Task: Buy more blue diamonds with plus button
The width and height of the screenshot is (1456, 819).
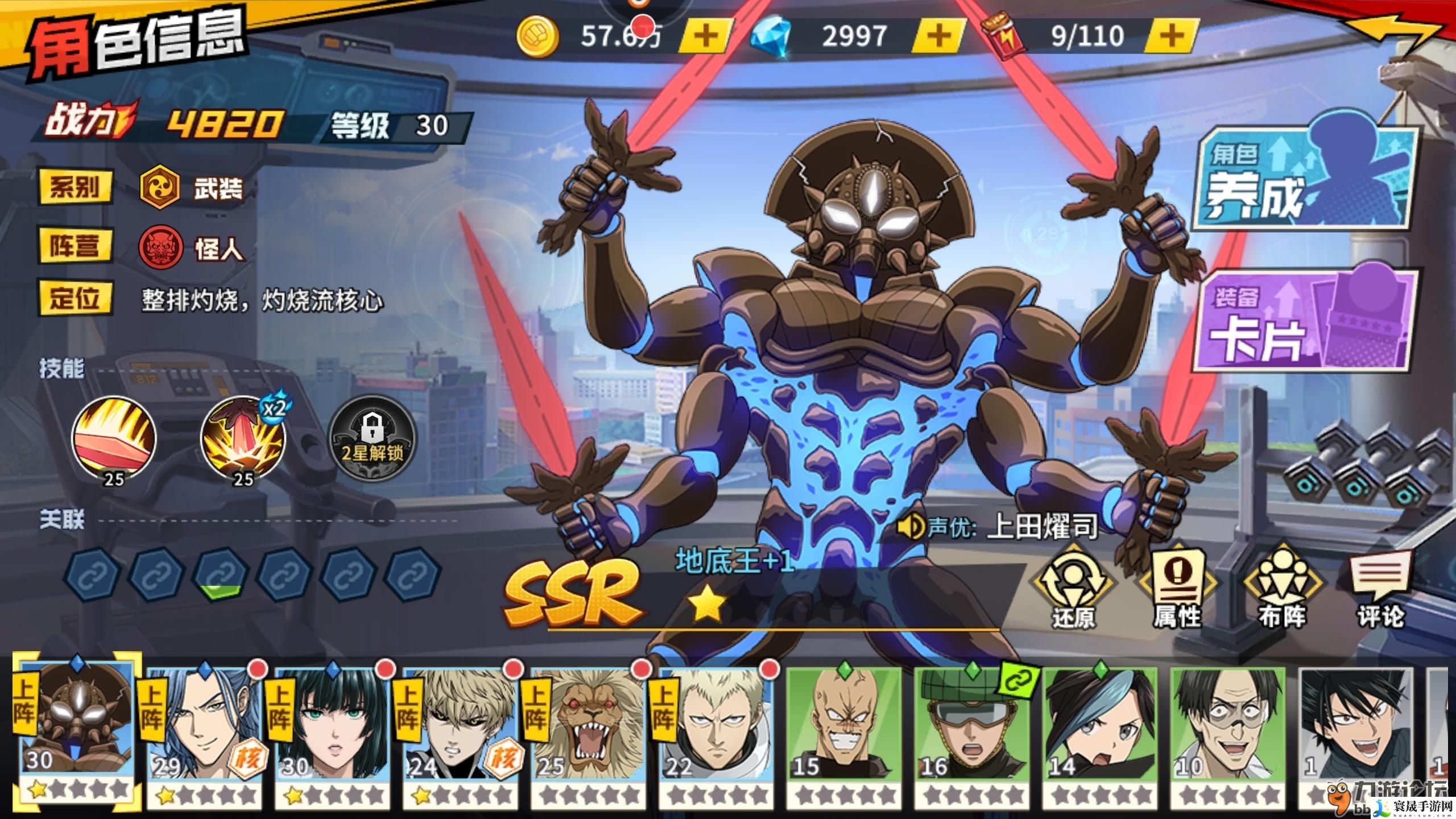Action: [939, 36]
